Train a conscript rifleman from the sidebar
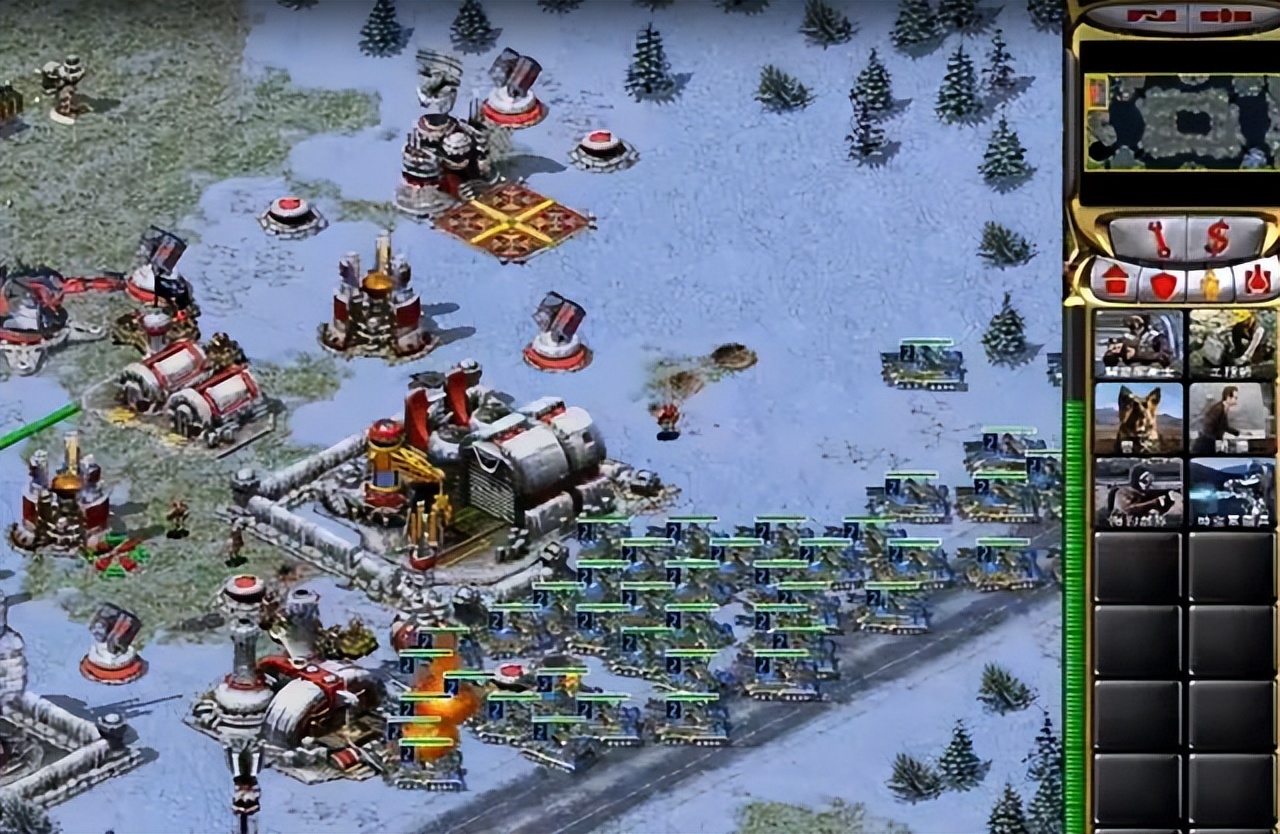The width and height of the screenshot is (1280, 834). click(1138, 342)
